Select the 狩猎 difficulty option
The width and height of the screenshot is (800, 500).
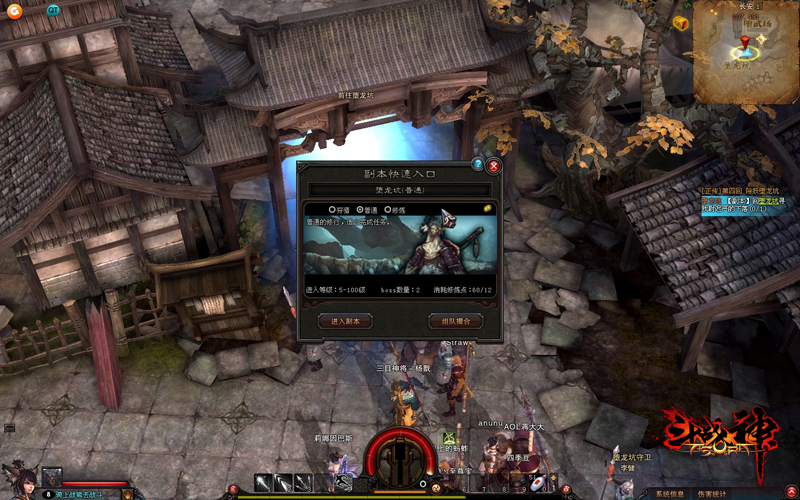(x=333, y=209)
